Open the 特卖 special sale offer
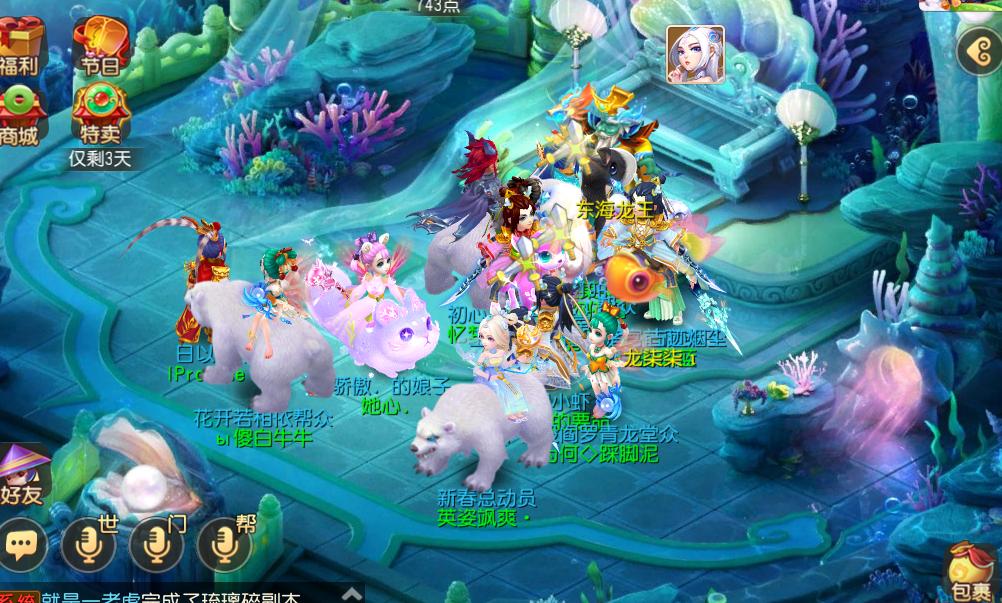The image size is (1002, 603). [99, 114]
